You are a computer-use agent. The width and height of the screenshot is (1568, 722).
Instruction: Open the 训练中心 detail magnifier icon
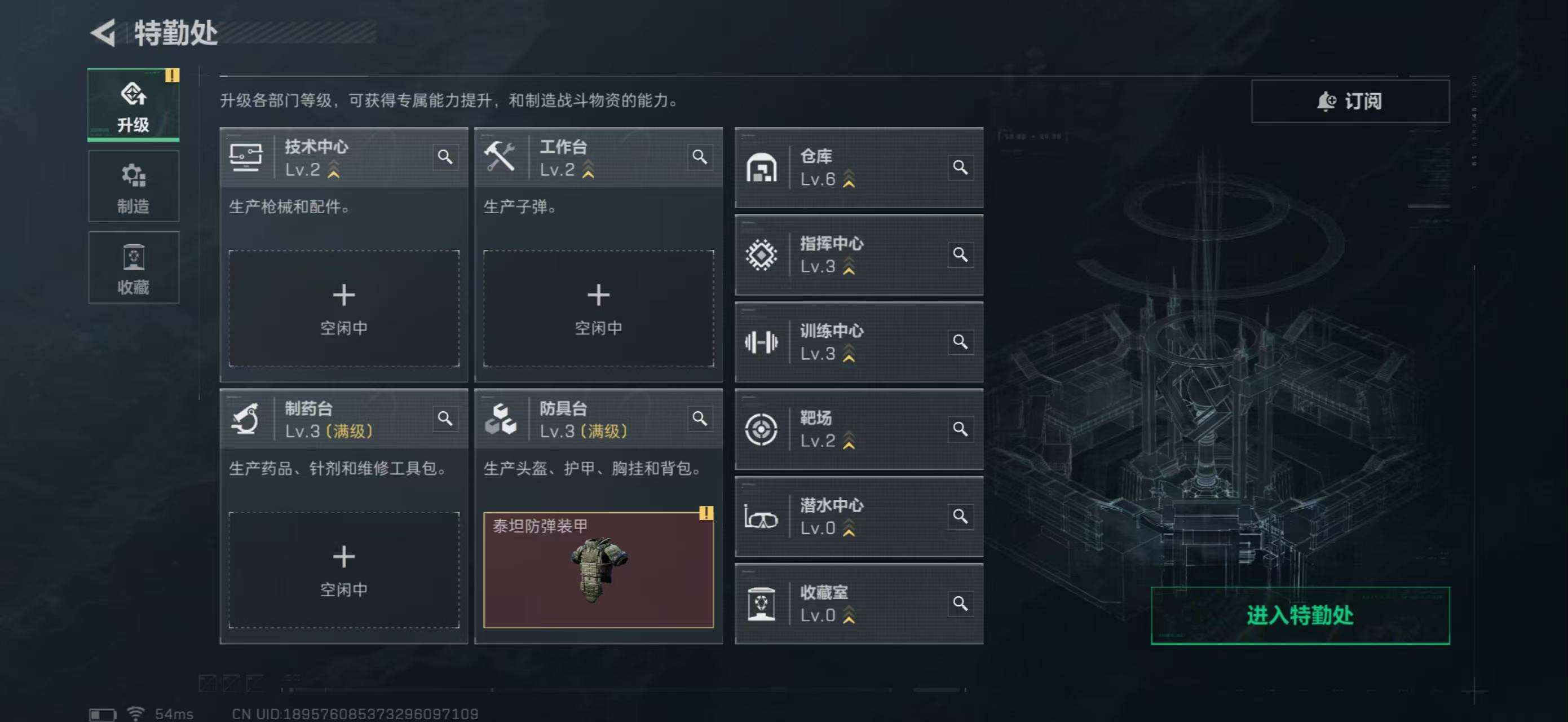coord(961,342)
